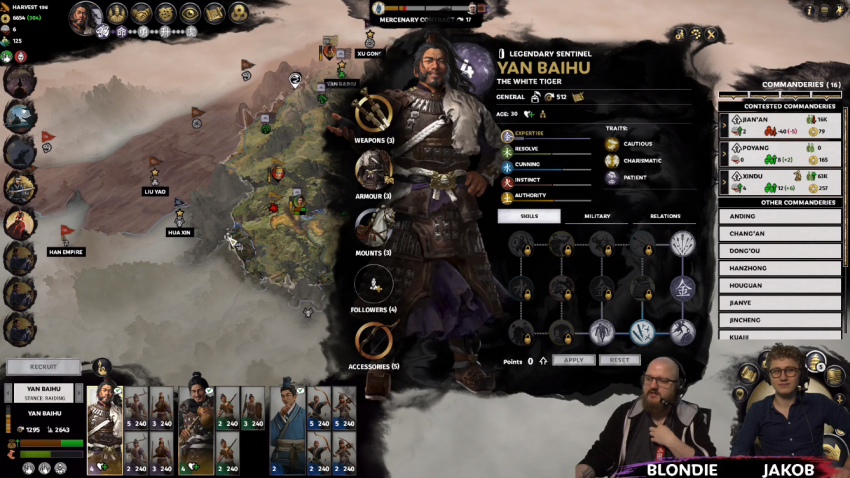
Task: Select the Mounts equipment slot
Action: (x=373, y=226)
